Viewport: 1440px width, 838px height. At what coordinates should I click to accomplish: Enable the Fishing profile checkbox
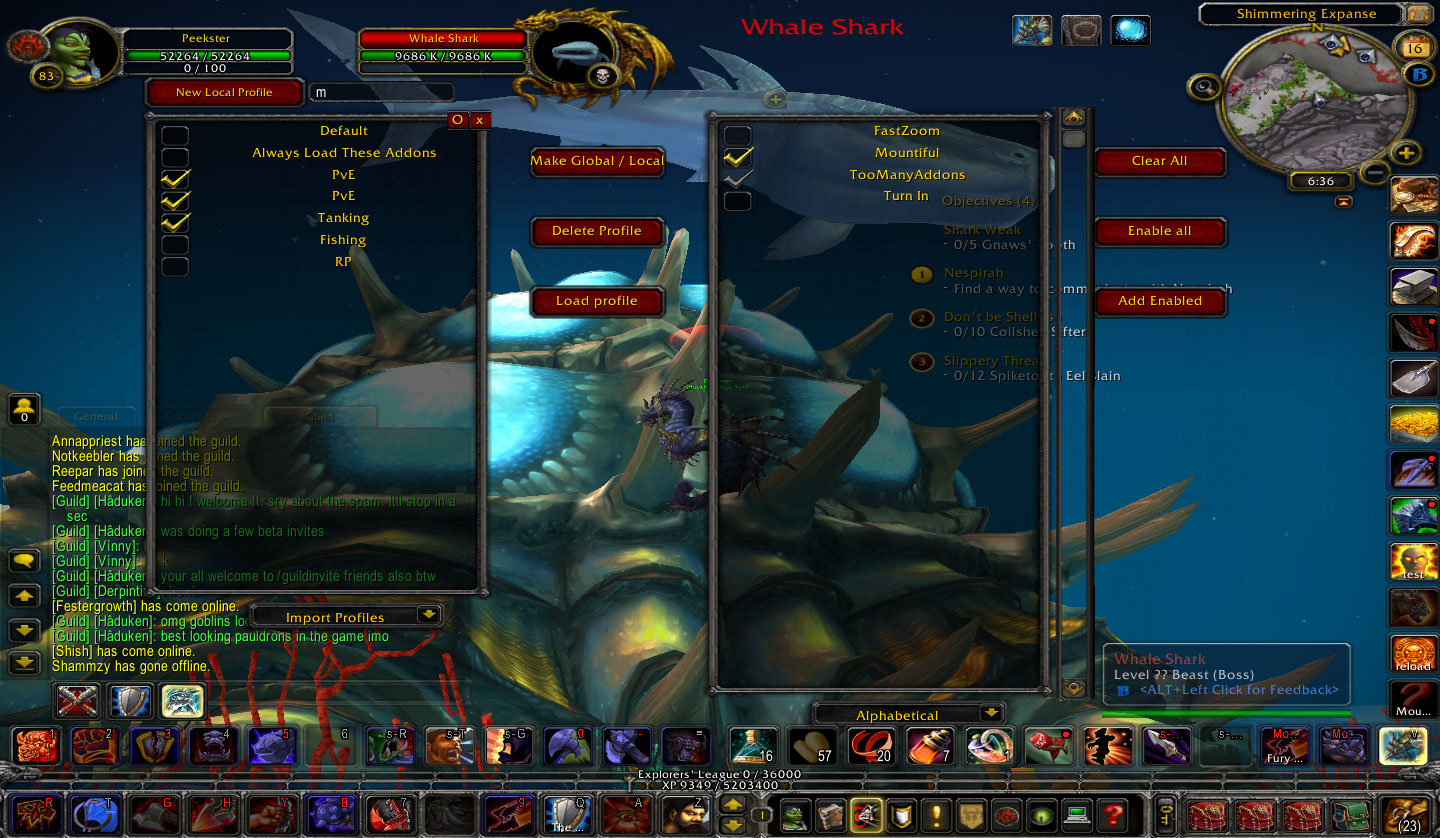click(x=175, y=244)
